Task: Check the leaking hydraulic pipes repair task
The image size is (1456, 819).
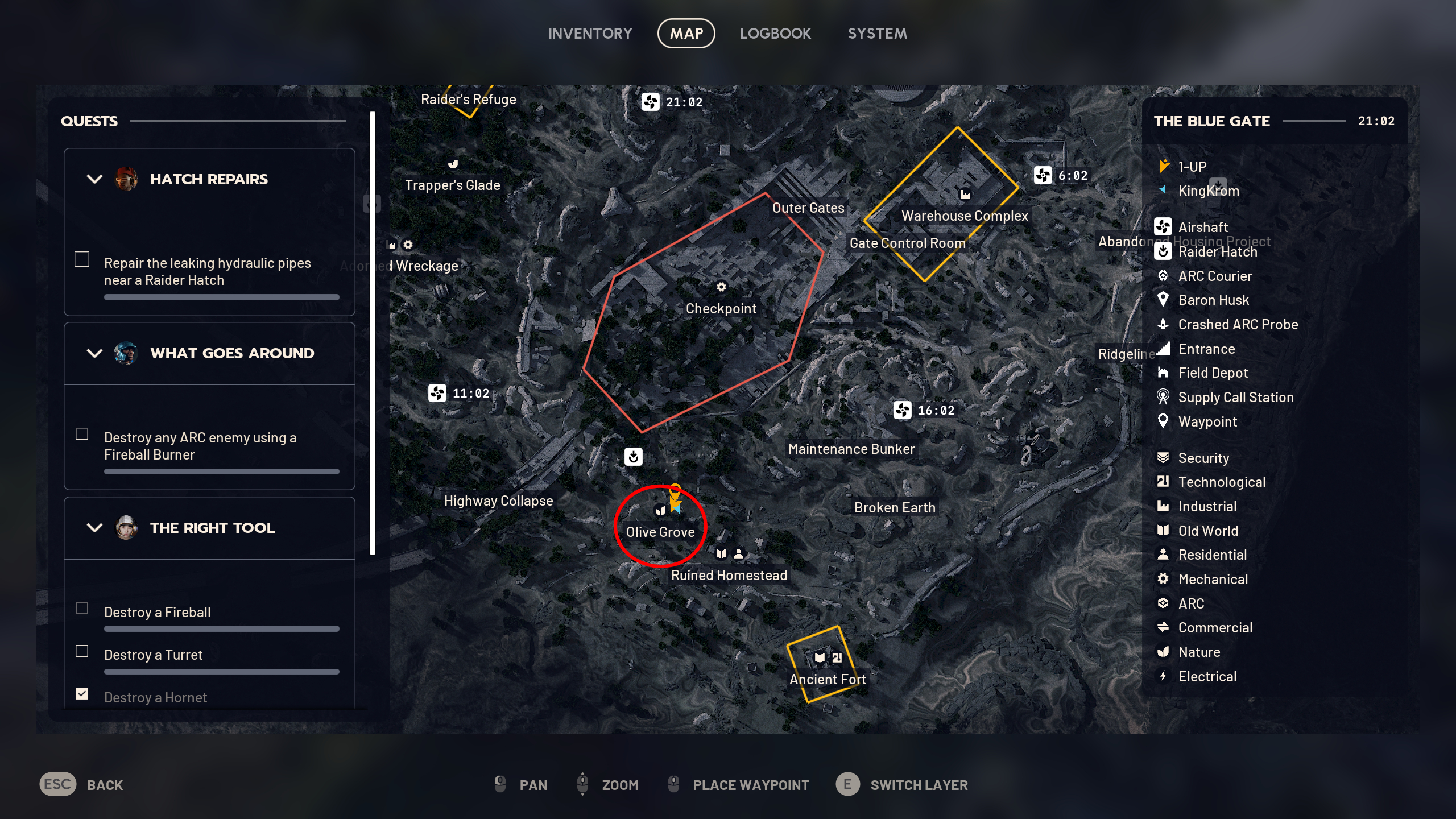Action: [x=82, y=259]
